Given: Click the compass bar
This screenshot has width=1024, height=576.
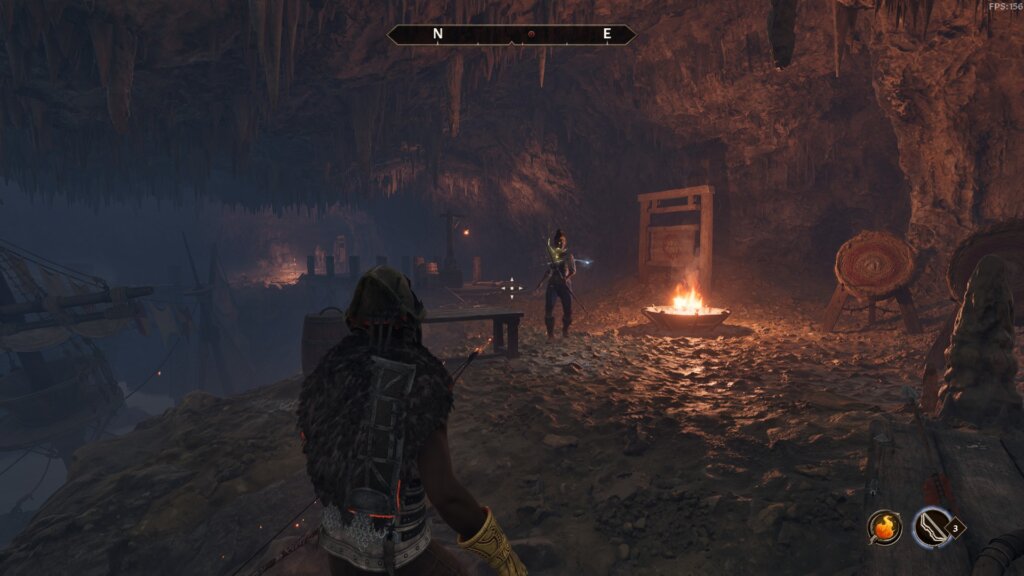Looking at the screenshot, I should 511,34.
